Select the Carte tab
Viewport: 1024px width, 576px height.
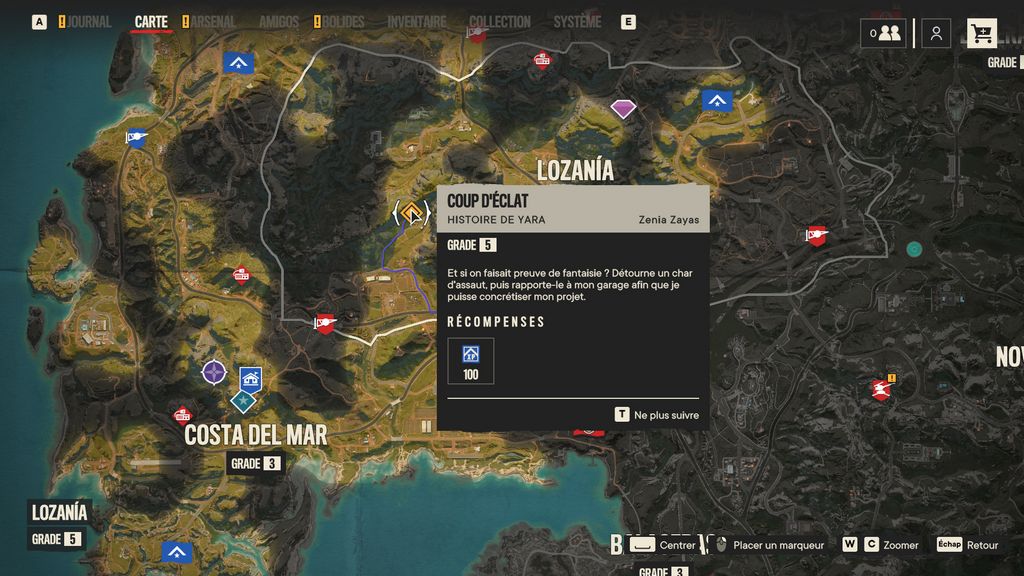click(151, 22)
